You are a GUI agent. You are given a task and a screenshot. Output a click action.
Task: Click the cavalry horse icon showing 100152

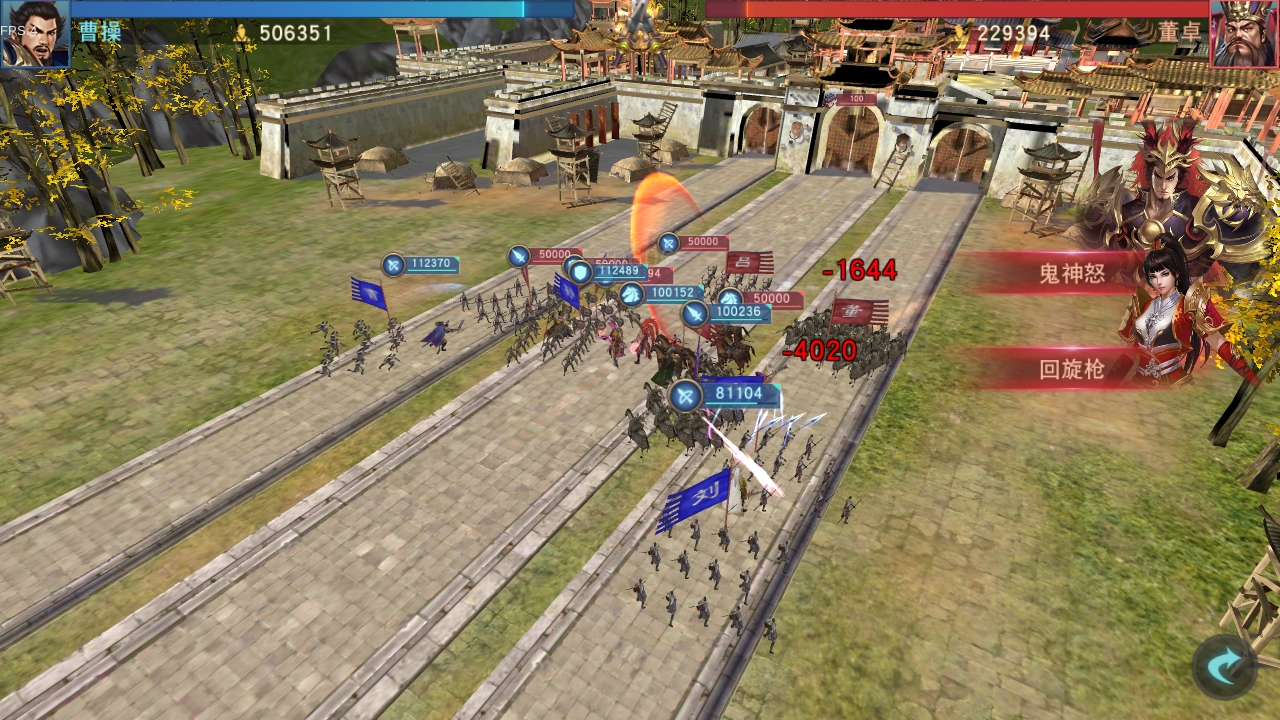coord(632,293)
